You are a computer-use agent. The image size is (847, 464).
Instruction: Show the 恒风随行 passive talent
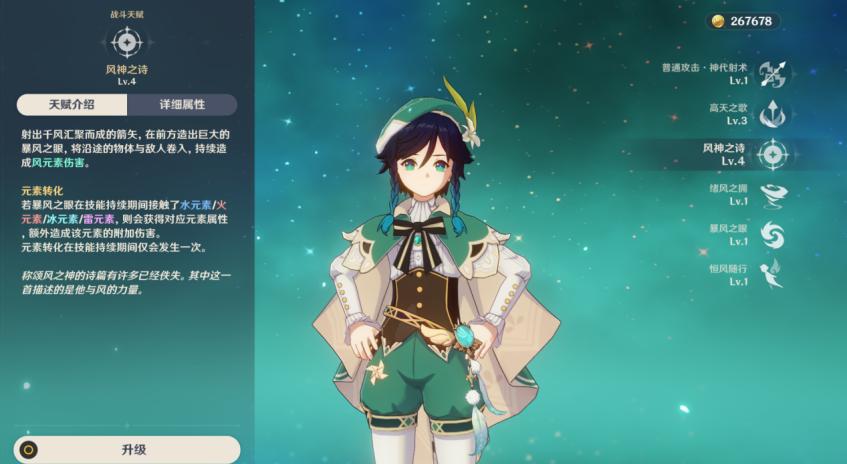click(x=771, y=275)
